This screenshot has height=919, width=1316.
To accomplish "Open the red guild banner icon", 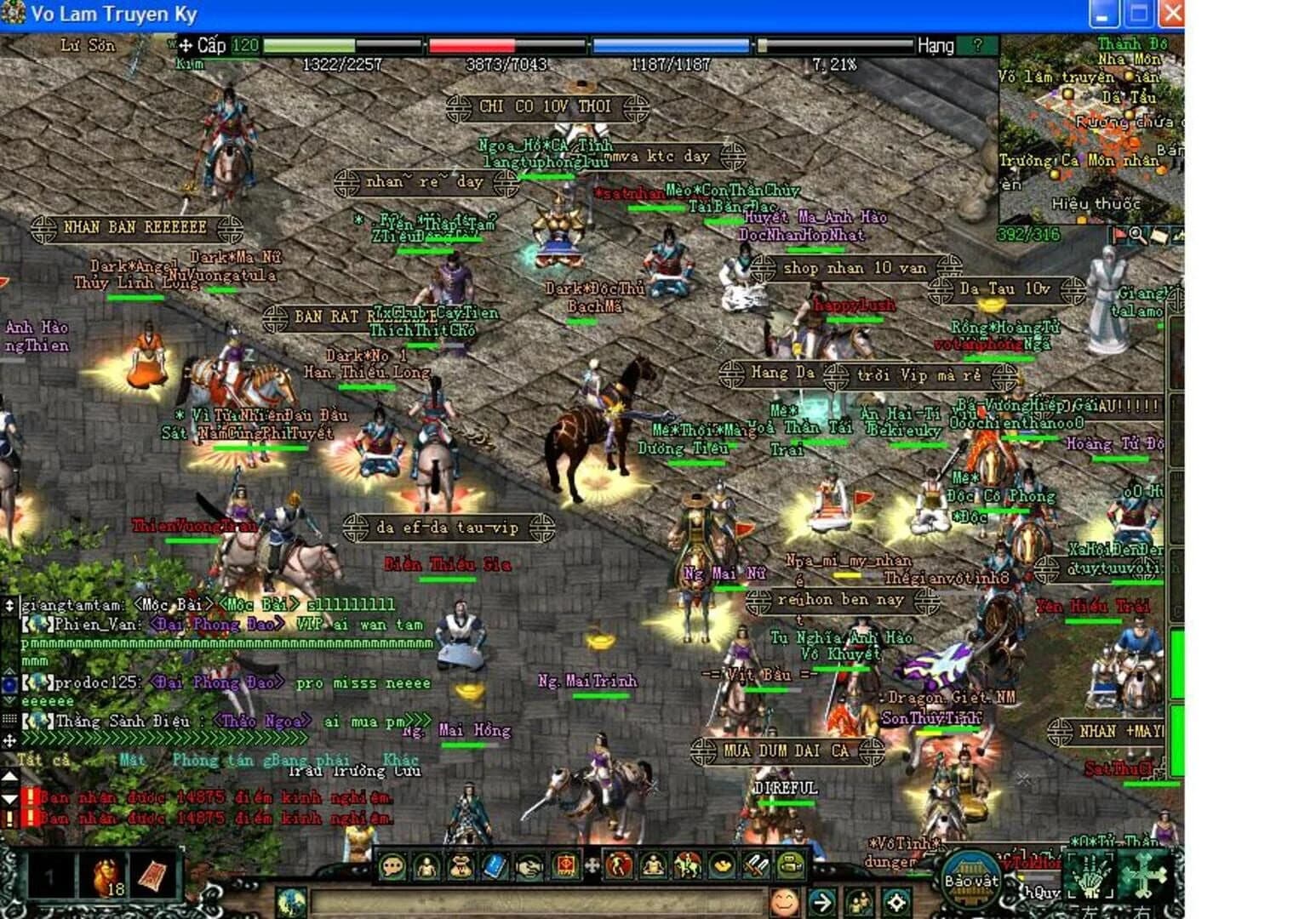I will coord(567,865).
